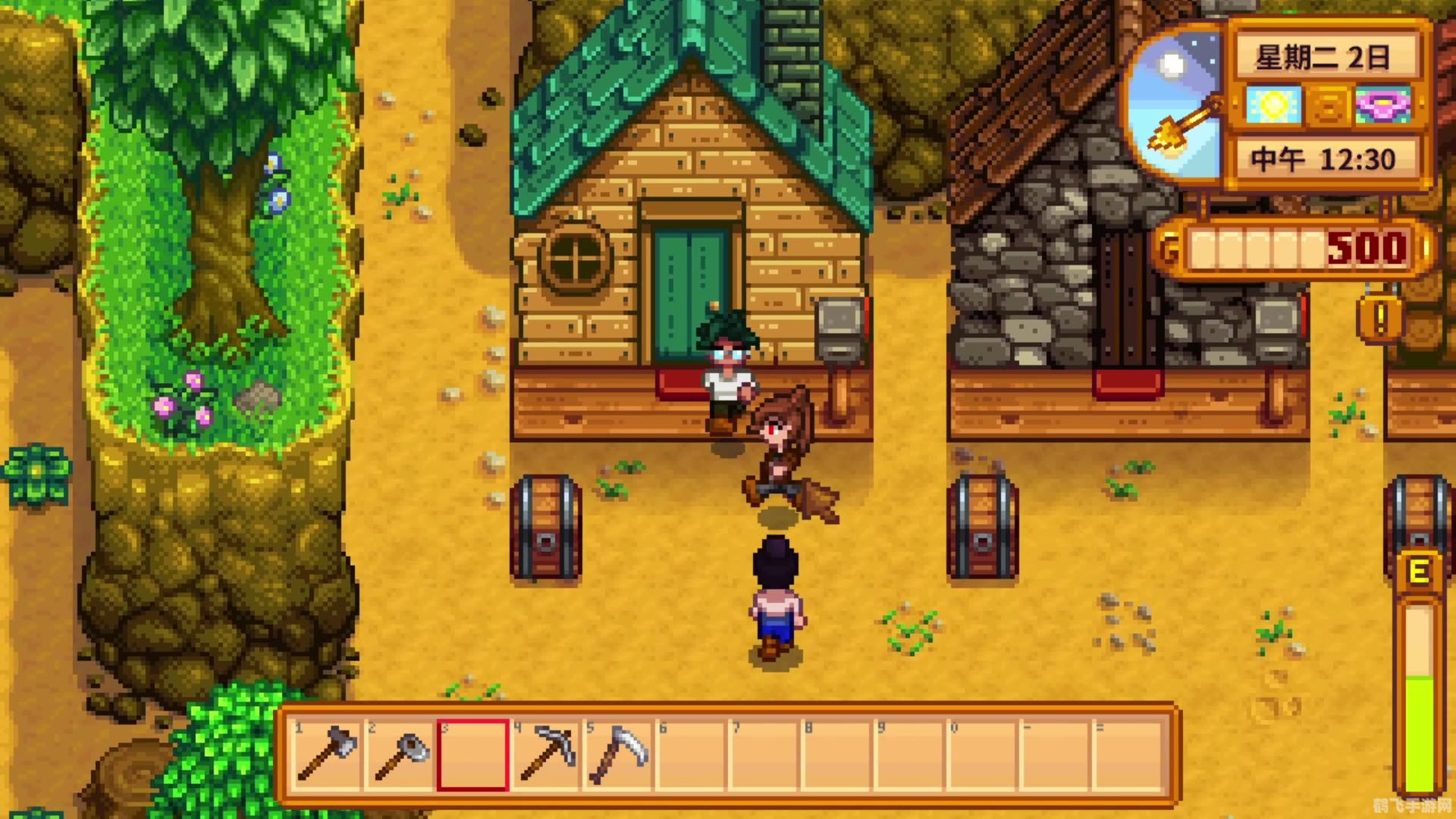The width and height of the screenshot is (1456, 819).
Task: Click the red-highlighted empty hotbar slot
Action: 473,755
